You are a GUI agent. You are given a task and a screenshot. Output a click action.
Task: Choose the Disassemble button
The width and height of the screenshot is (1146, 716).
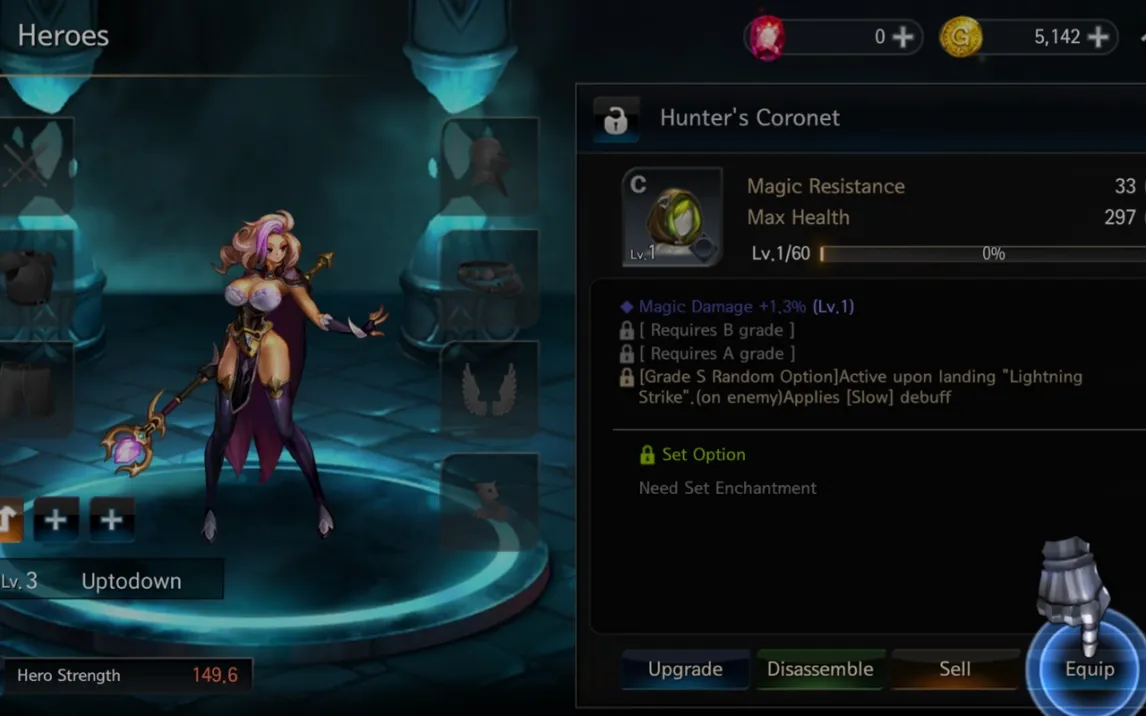[x=820, y=669]
